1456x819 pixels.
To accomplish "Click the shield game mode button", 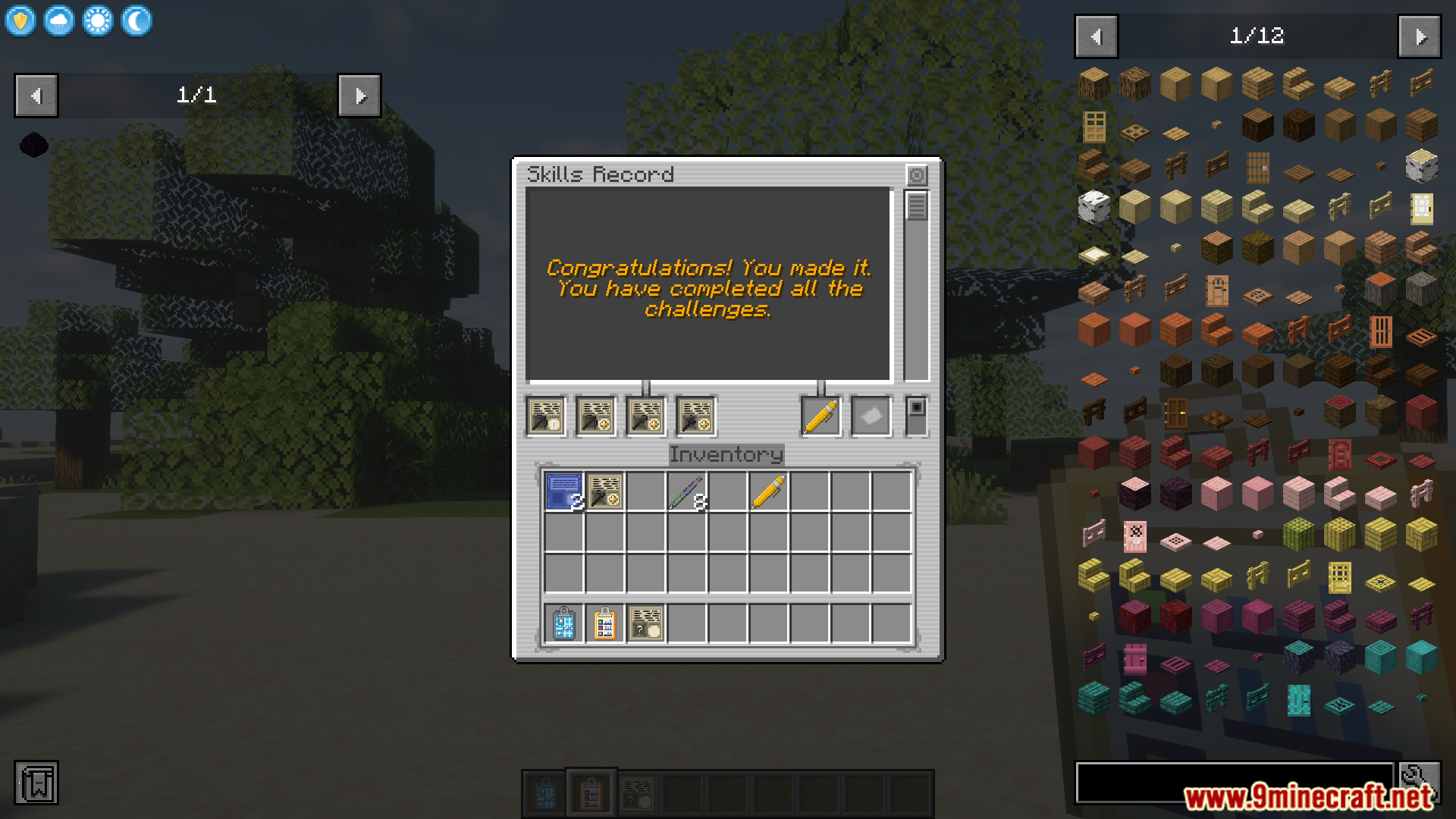I will coord(20,20).
